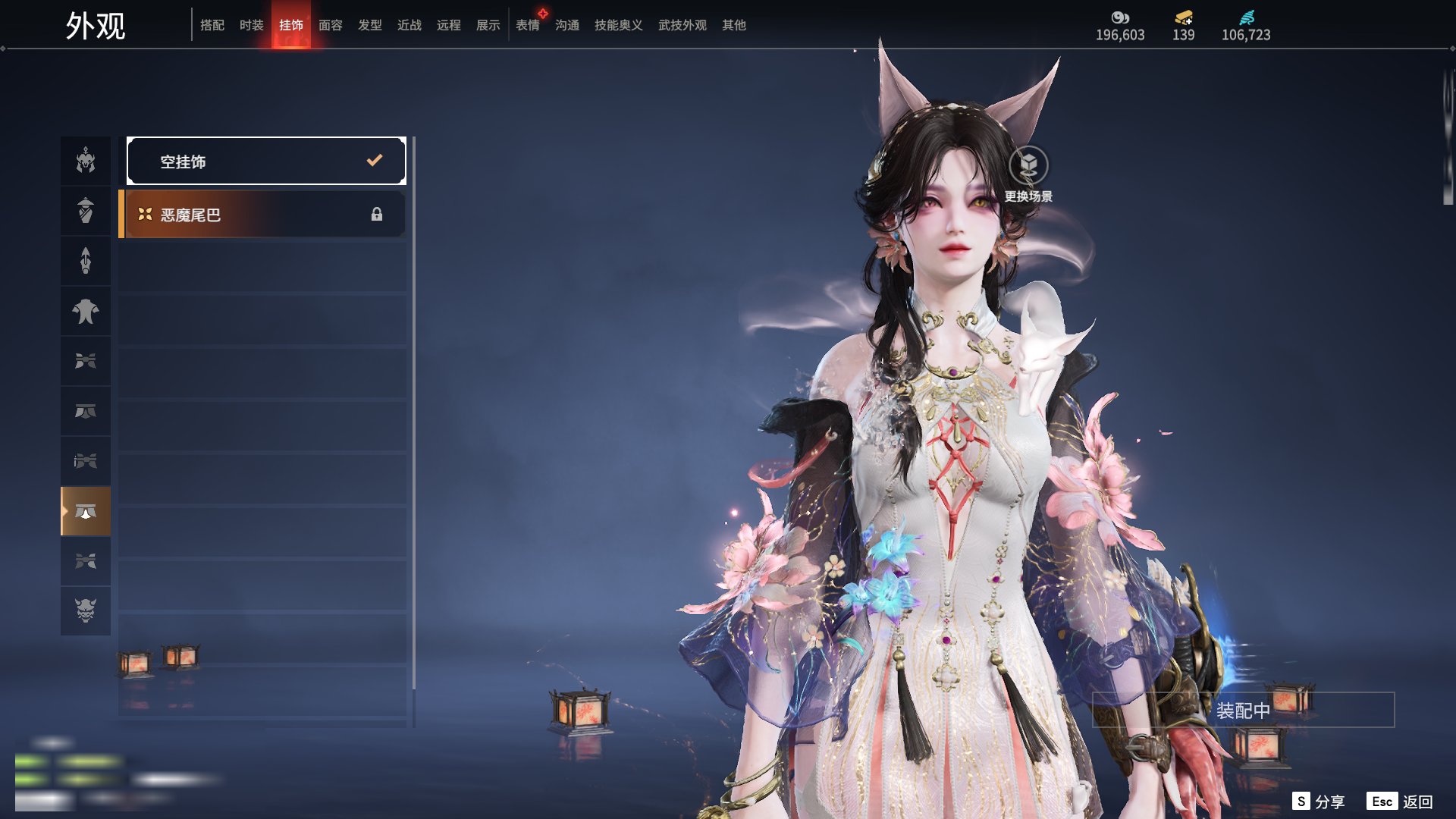Select the demon mask accessory category
The height and width of the screenshot is (819, 1456).
86,610
